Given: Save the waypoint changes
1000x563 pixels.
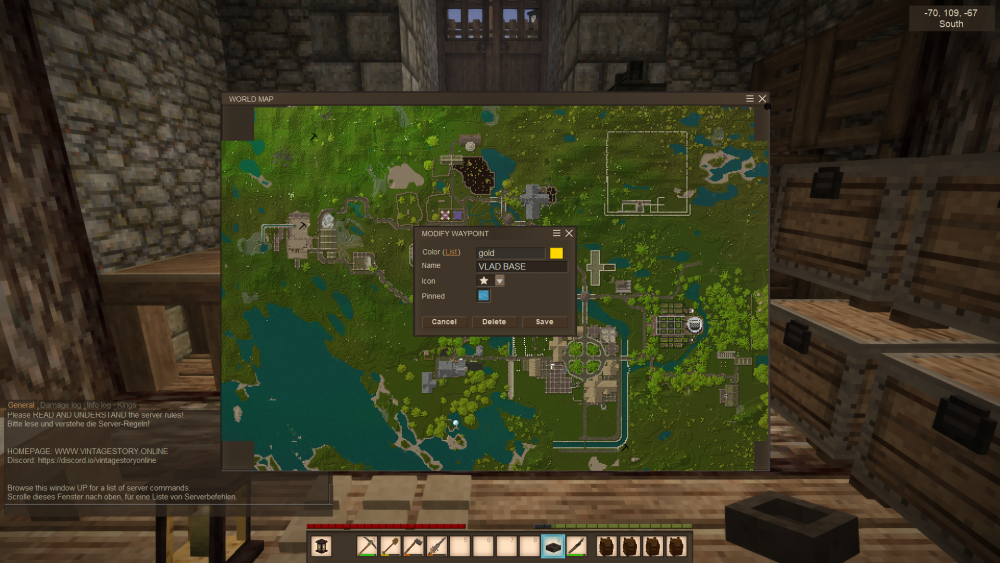Looking at the screenshot, I should point(544,322).
